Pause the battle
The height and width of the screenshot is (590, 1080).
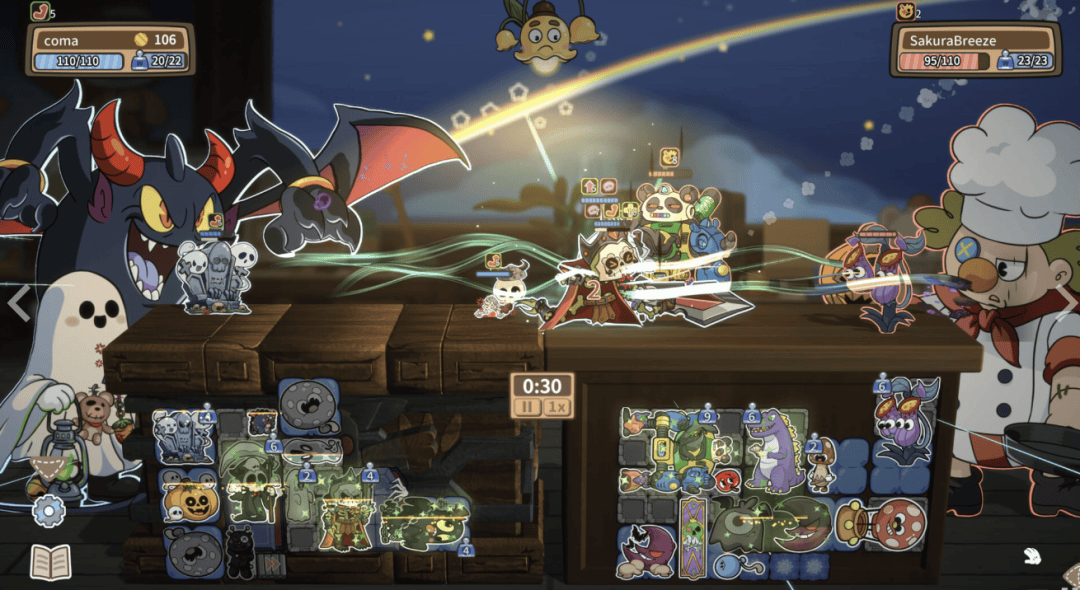(527, 408)
